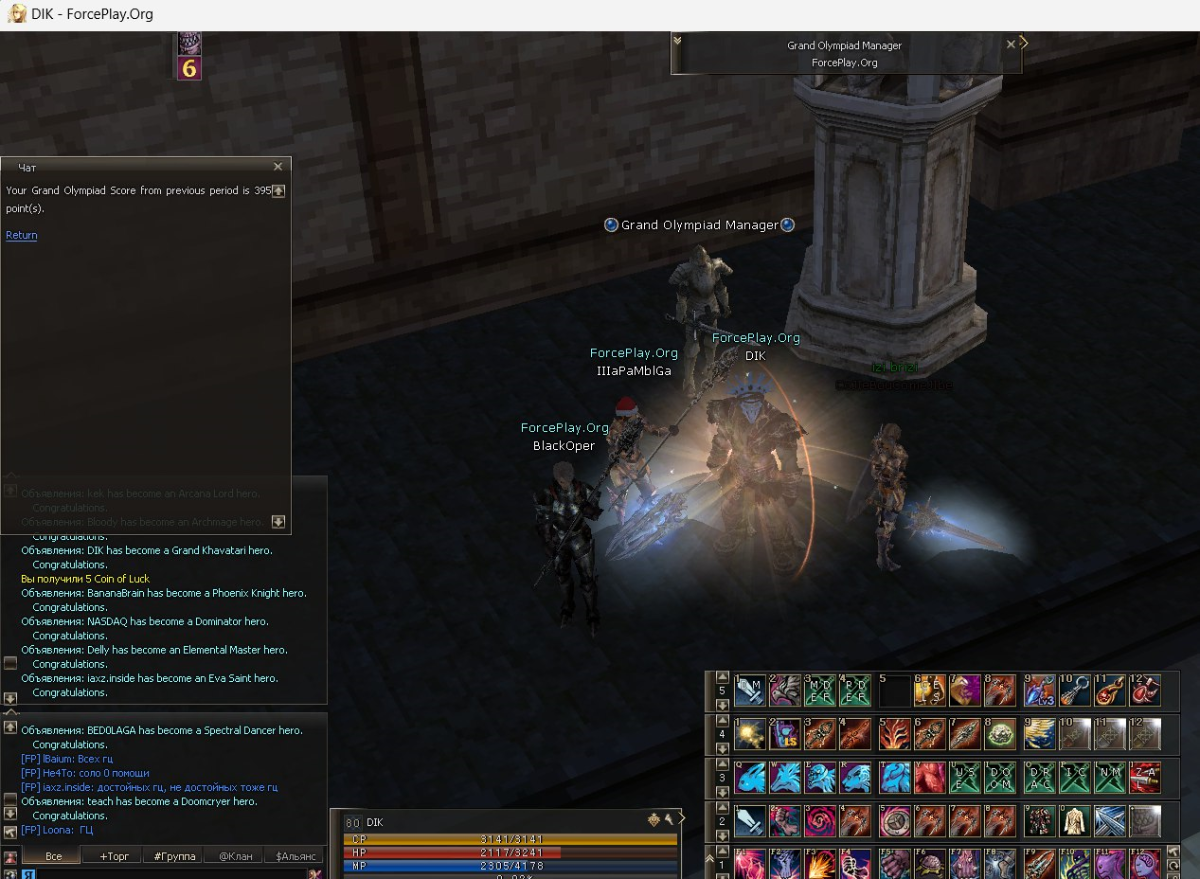Activate the glowing sun burst skill
Image resolution: width=1200 pixels, height=879 pixels.
[x=750, y=734]
